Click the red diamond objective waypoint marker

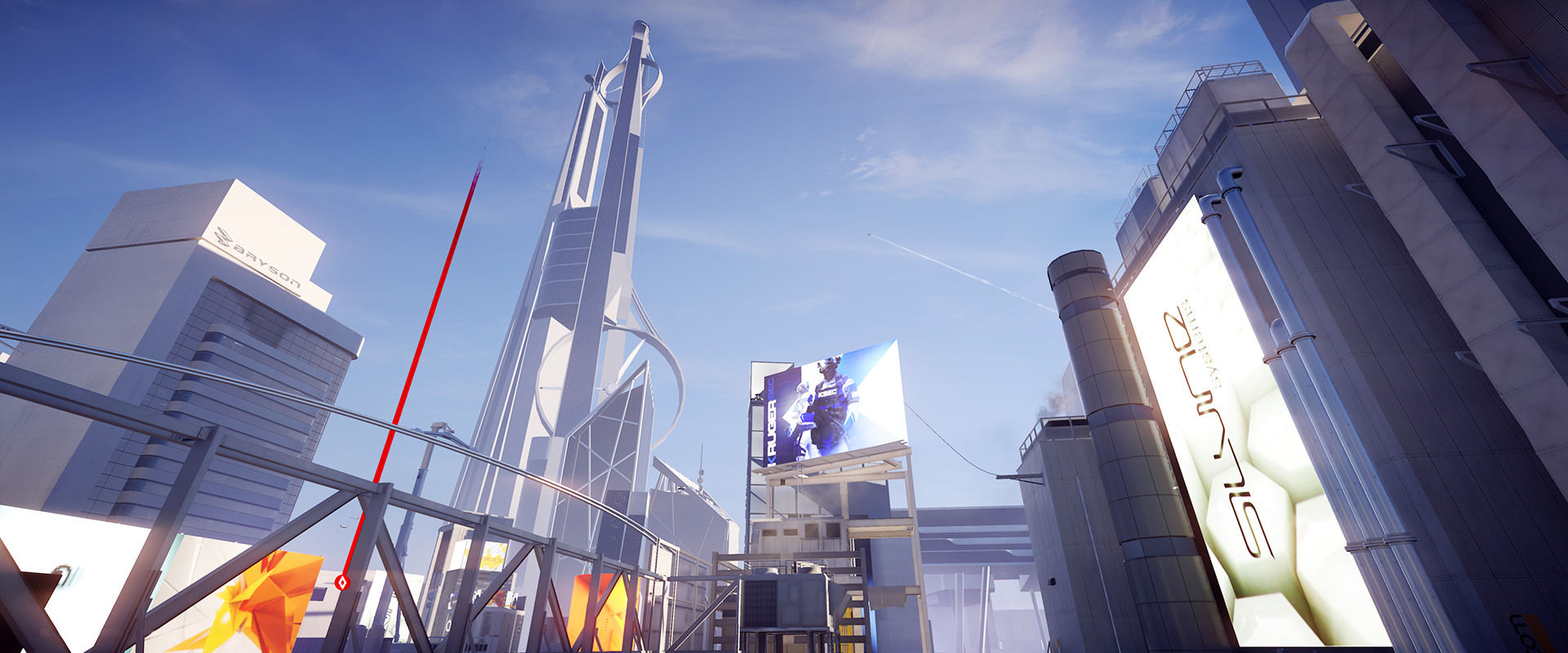(342, 582)
